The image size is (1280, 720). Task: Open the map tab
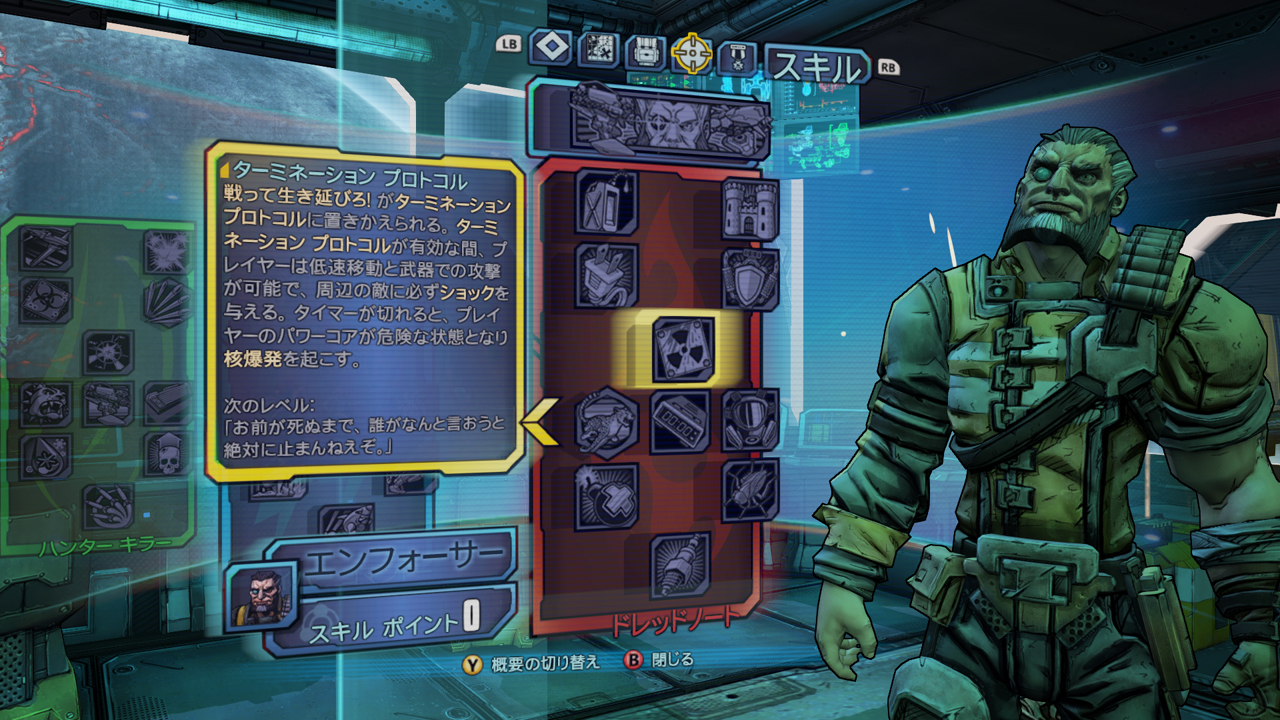tap(598, 49)
